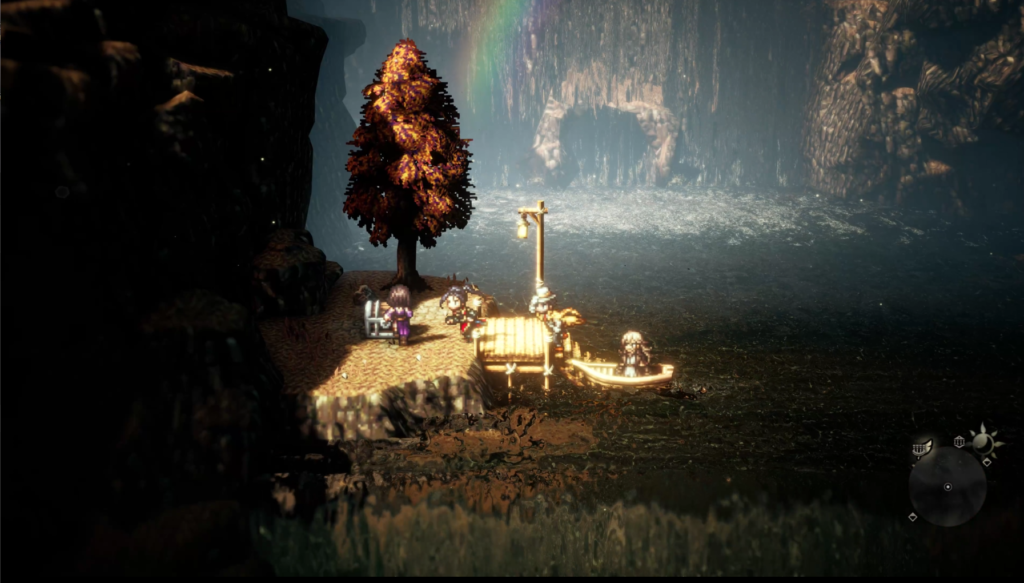Screen dimensions: 1024x583
Task: Click the small hexagon pillar marker above minimap
Action: coord(959,441)
